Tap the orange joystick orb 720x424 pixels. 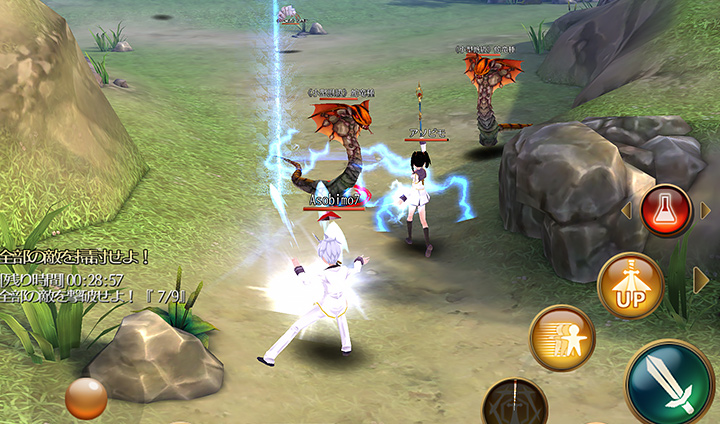(x=86, y=398)
